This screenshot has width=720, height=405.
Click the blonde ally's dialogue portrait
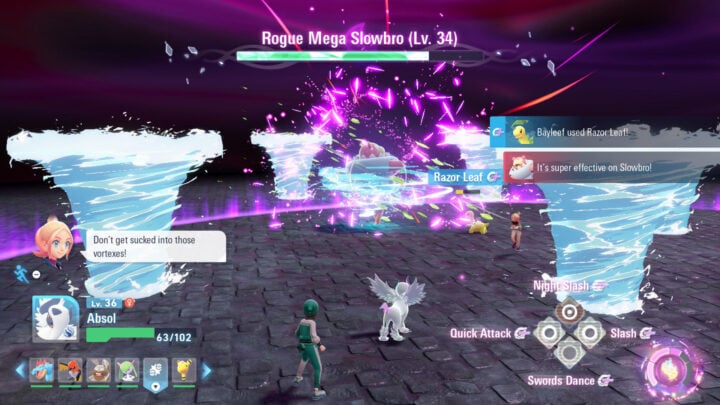tap(51, 241)
